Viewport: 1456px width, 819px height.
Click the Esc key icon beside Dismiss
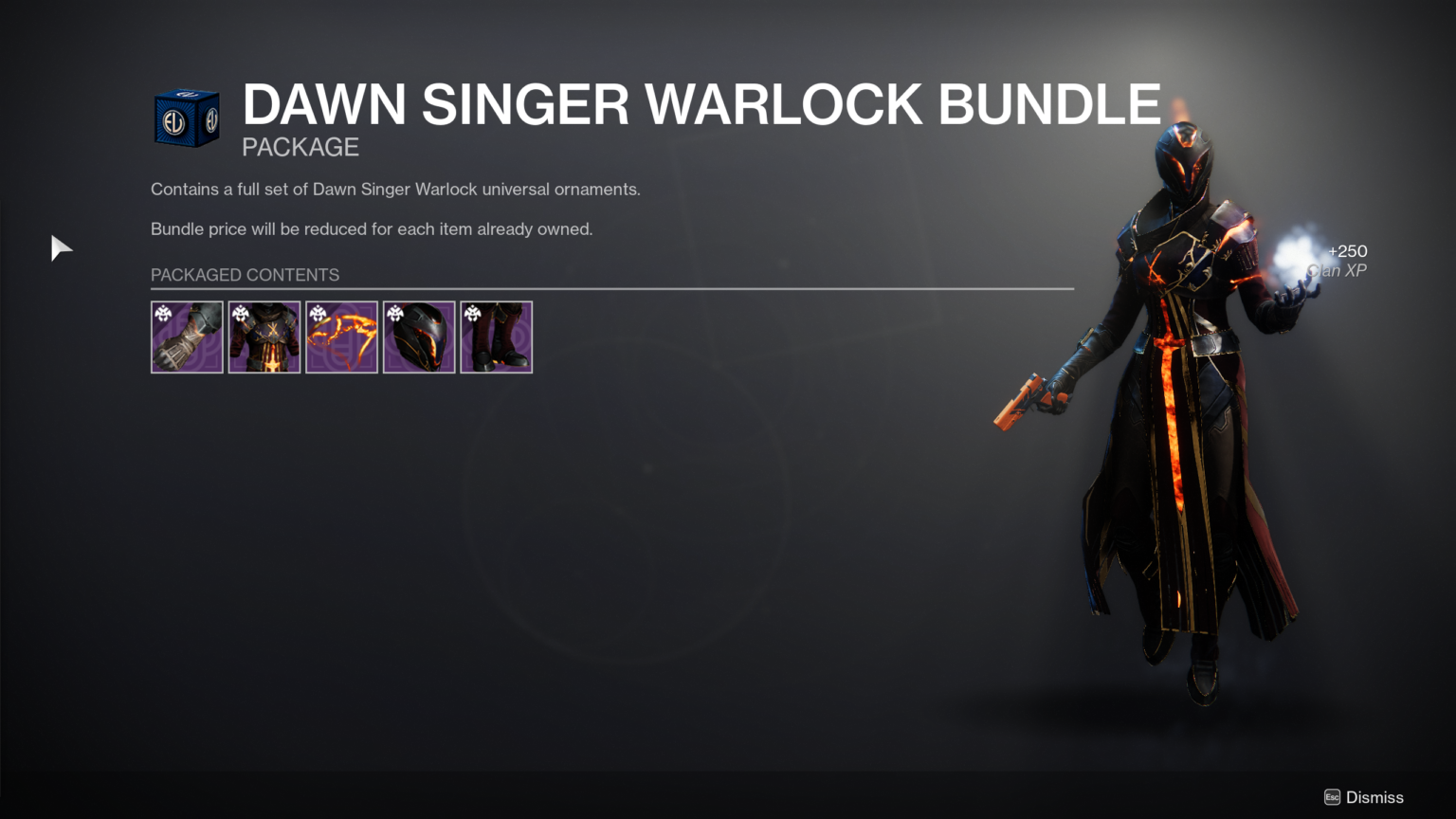click(1330, 797)
